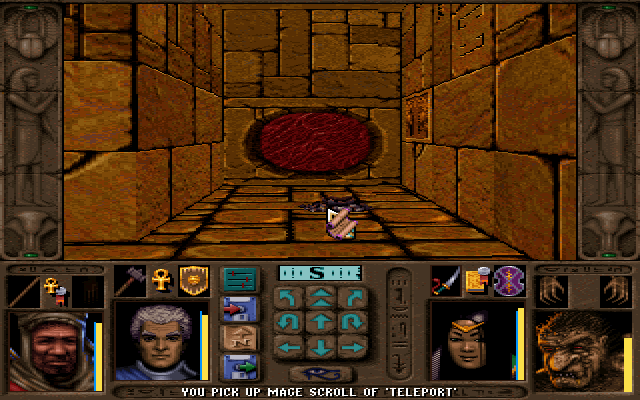Click the move backward down arrow
This screenshot has width=640, height=400.
319,347
